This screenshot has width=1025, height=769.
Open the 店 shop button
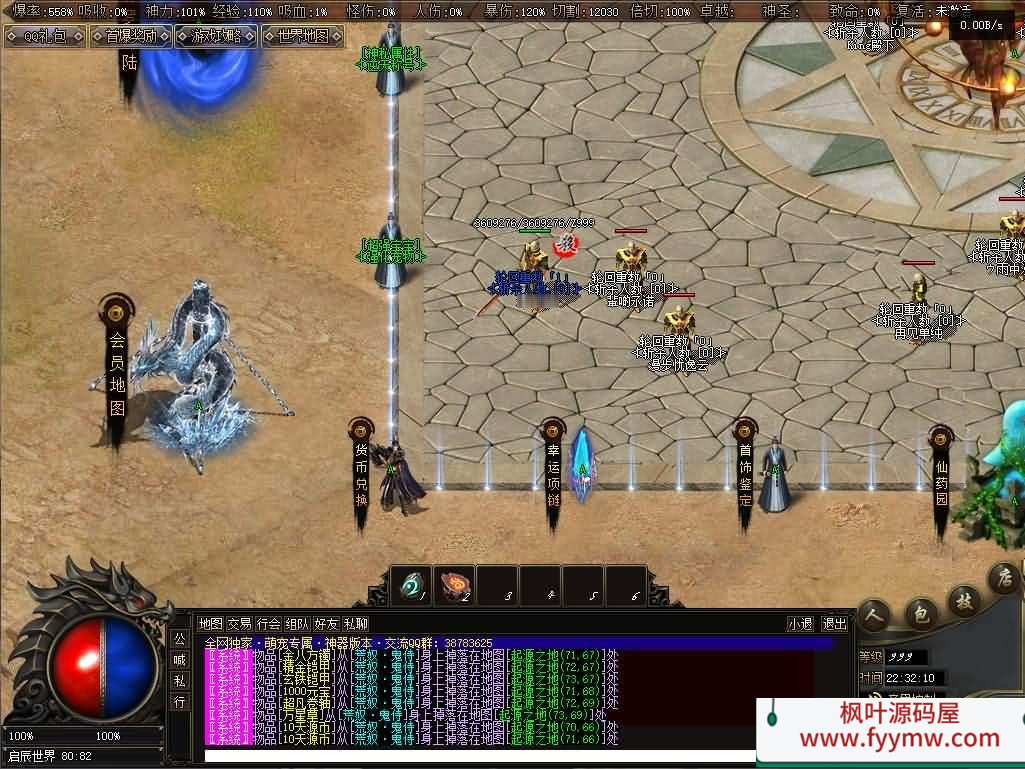click(x=1003, y=578)
